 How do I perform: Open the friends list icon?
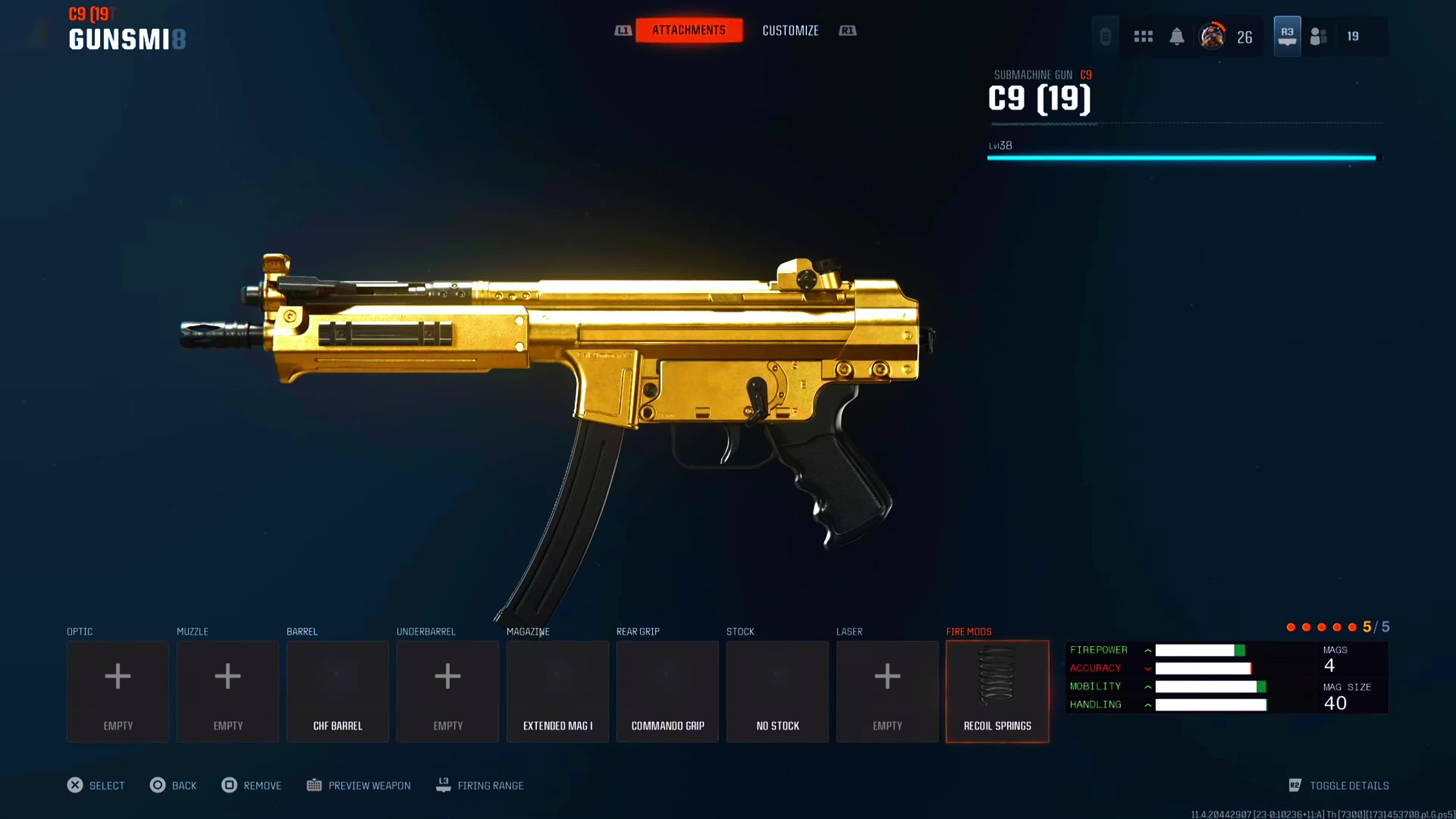coord(1318,37)
